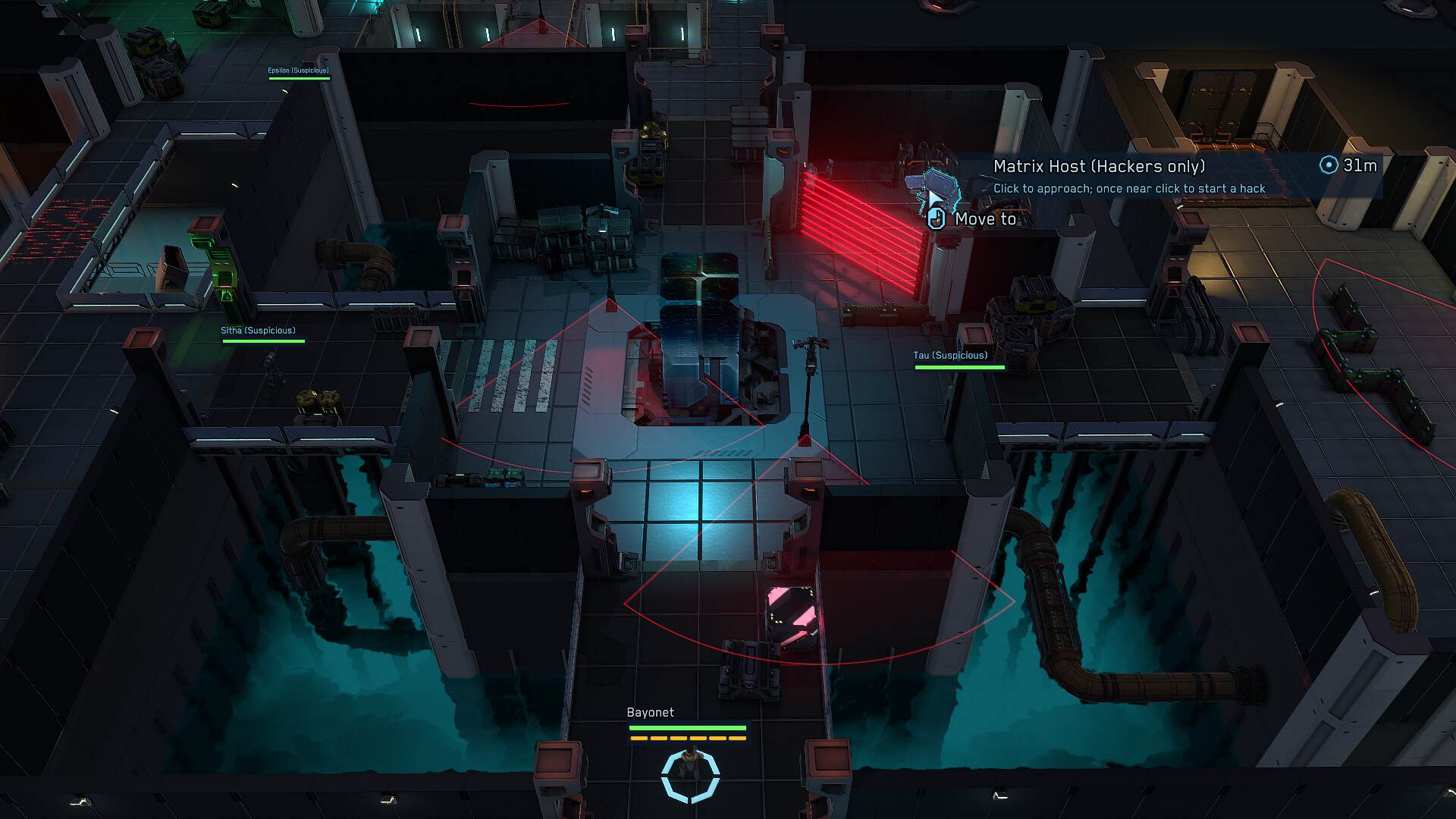Click Epsilon (Suspicious) nameplate
The width and height of the screenshot is (1456, 819).
[297, 71]
